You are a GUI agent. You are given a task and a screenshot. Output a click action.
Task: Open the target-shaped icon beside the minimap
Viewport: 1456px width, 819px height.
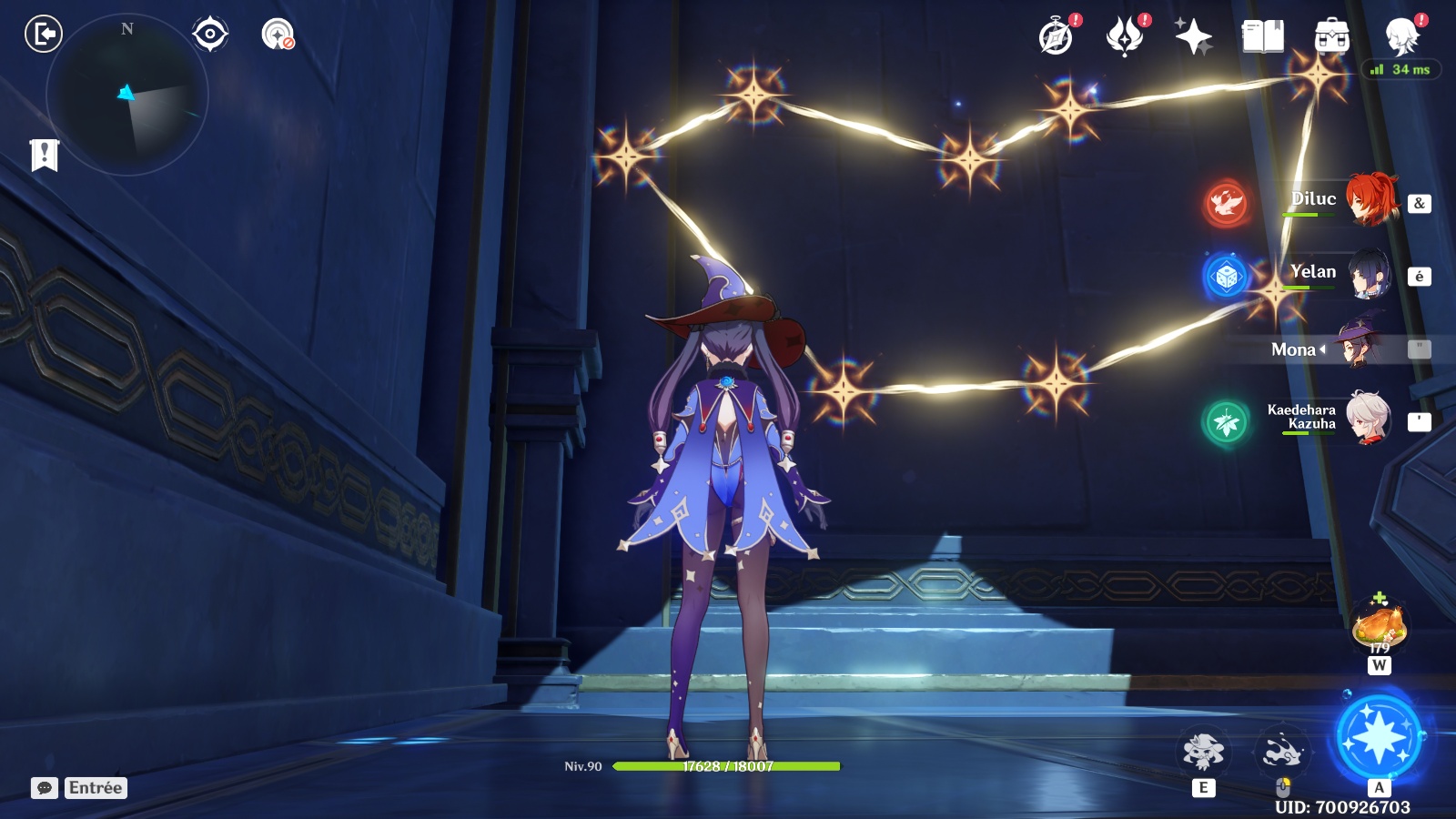(210, 35)
